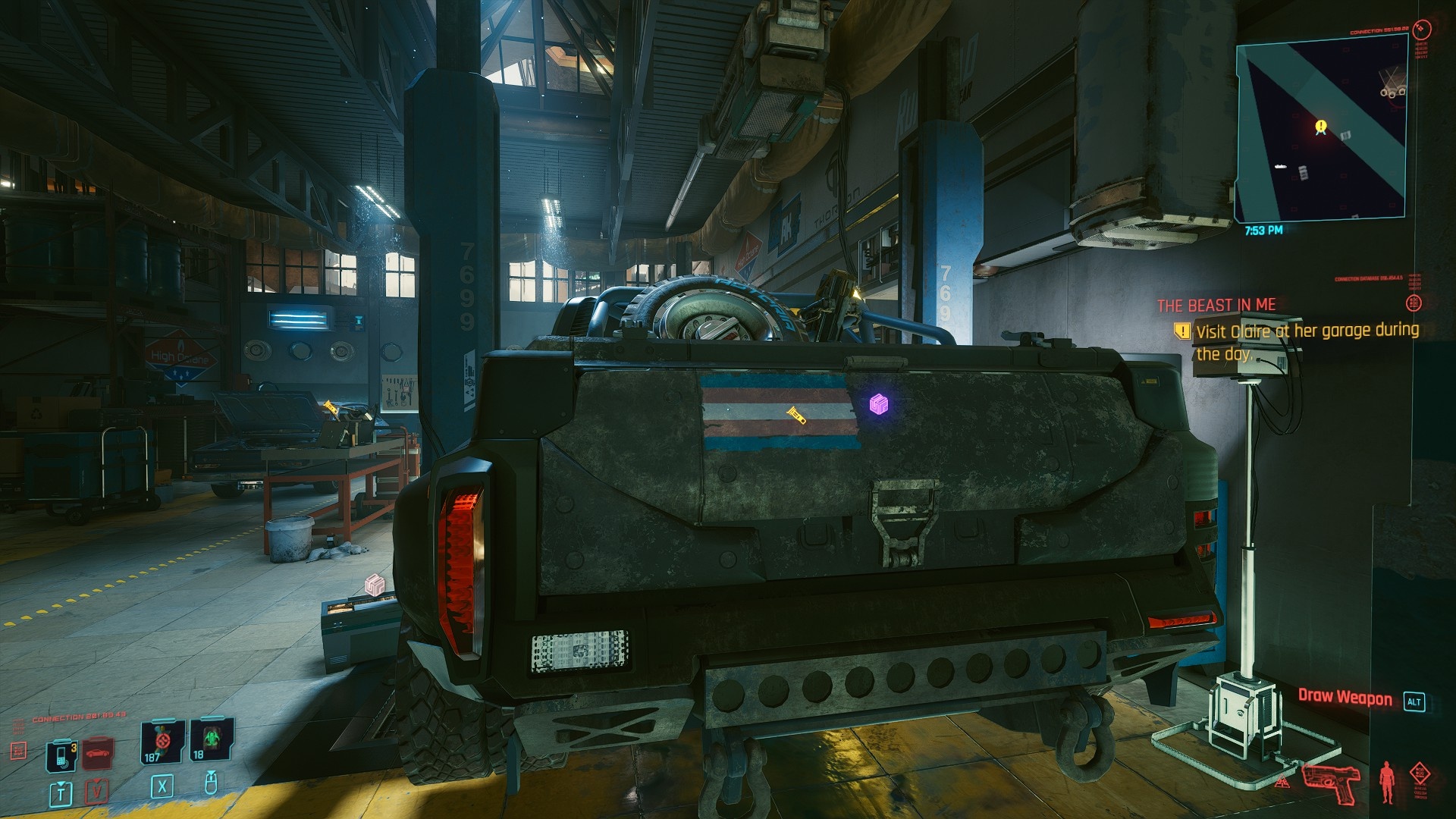Use the health inhaler slot showing 187
Screen dimensions: 1456x819
click(162, 741)
